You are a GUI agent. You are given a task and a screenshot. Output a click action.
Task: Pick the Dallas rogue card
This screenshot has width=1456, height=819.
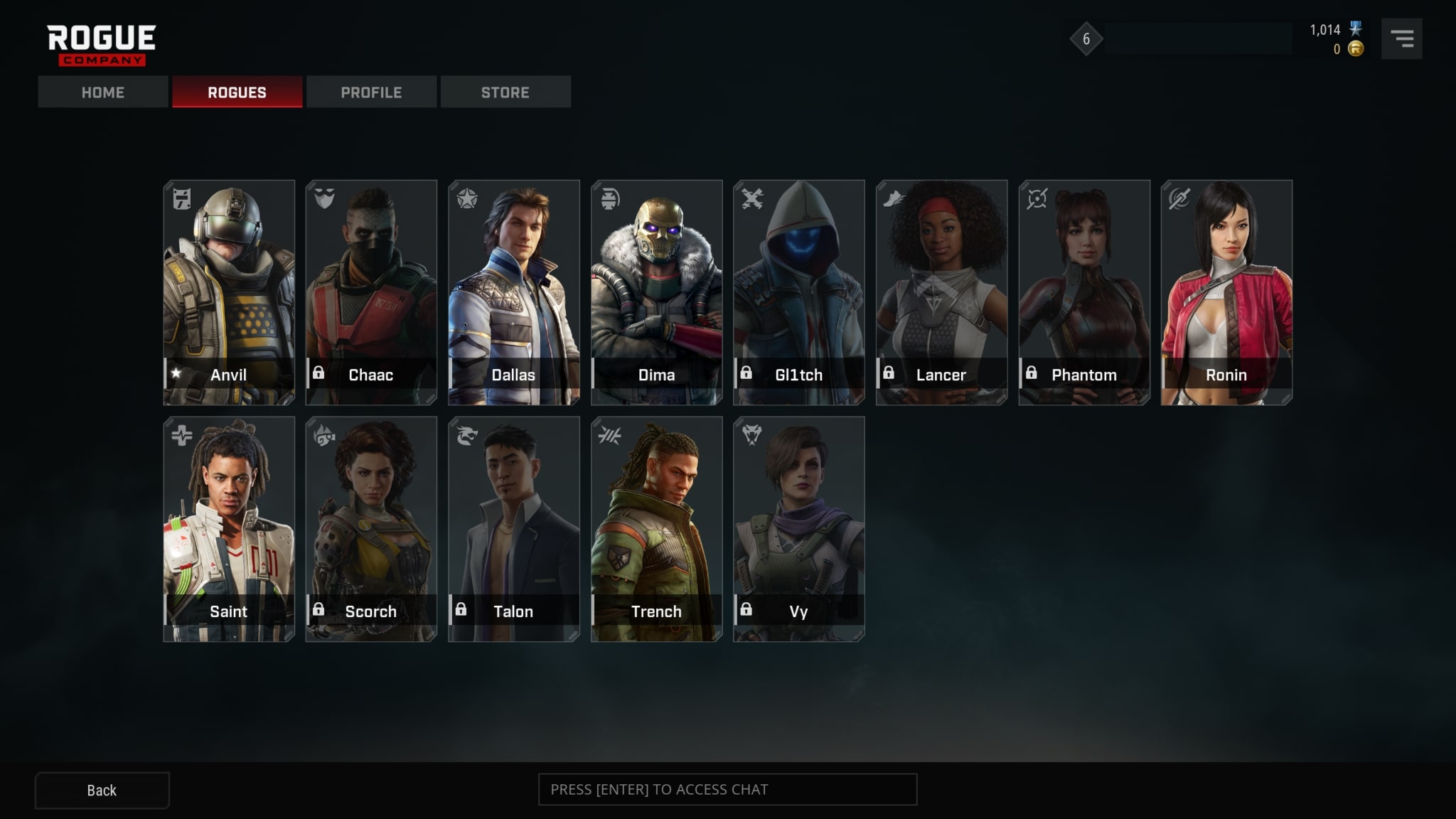click(x=514, y=292)
